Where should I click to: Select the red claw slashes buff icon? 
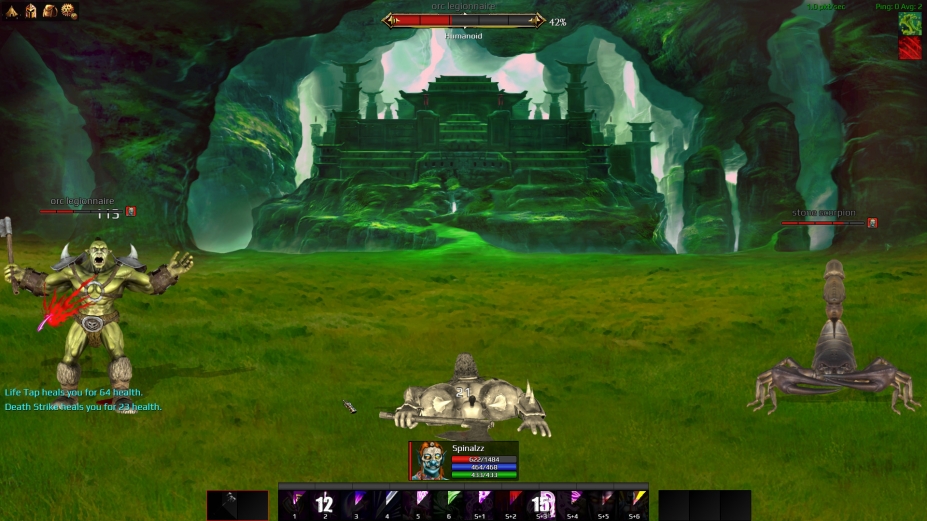point(910,49)
